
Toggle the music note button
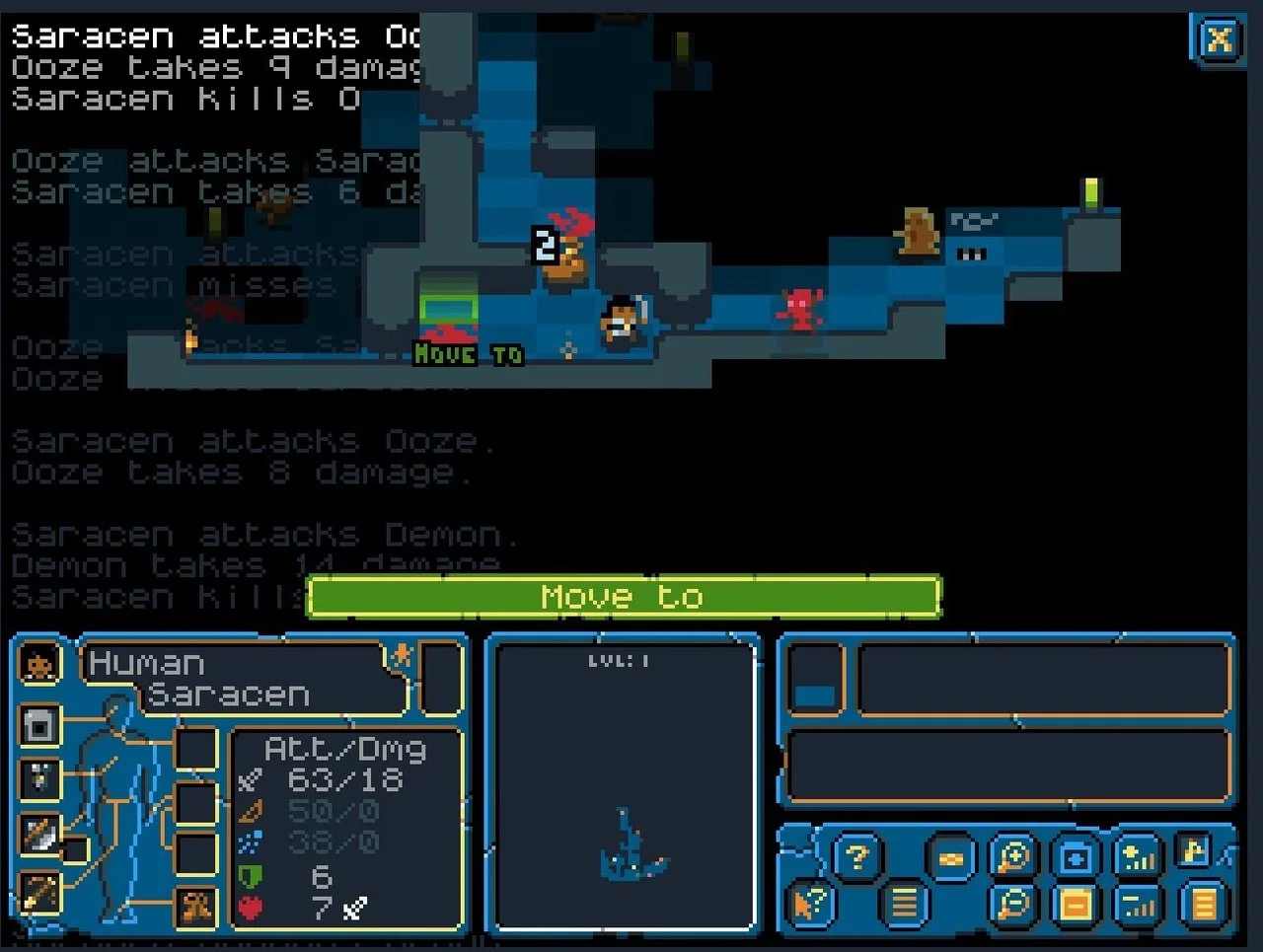click(x=1193, y=852)
